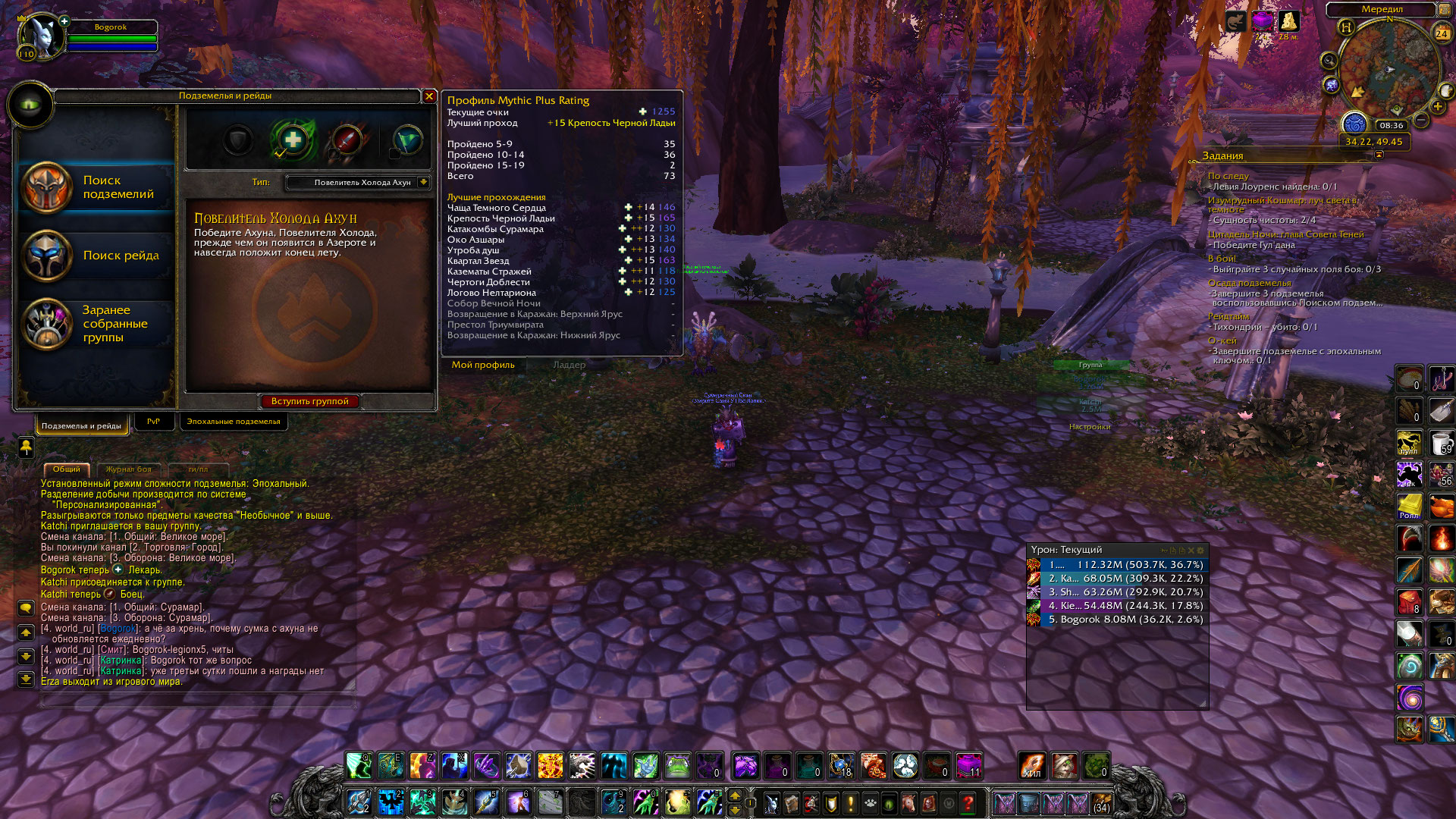Open the Мой профиль tab
The image size is (1456, 819).
click(x=483, y=365)
